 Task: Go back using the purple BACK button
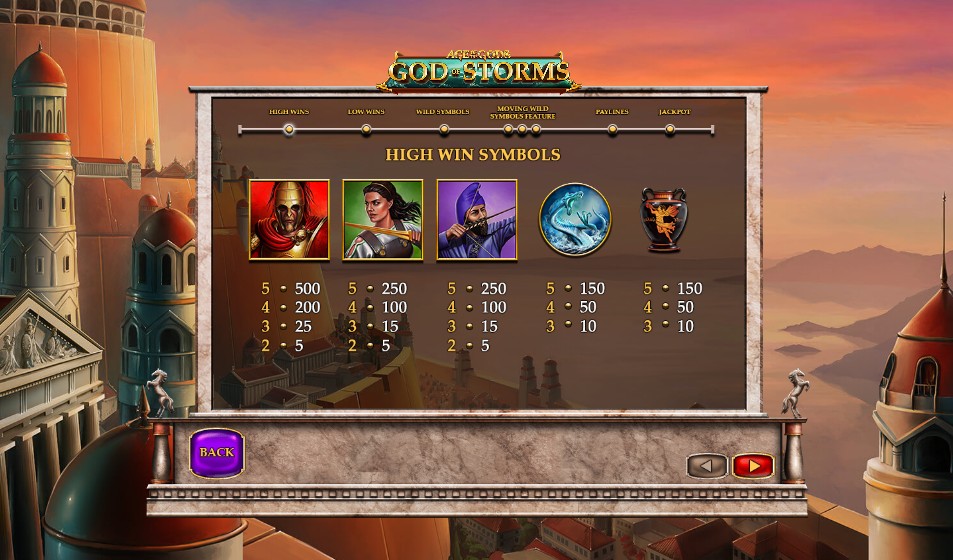coord(216,453)
